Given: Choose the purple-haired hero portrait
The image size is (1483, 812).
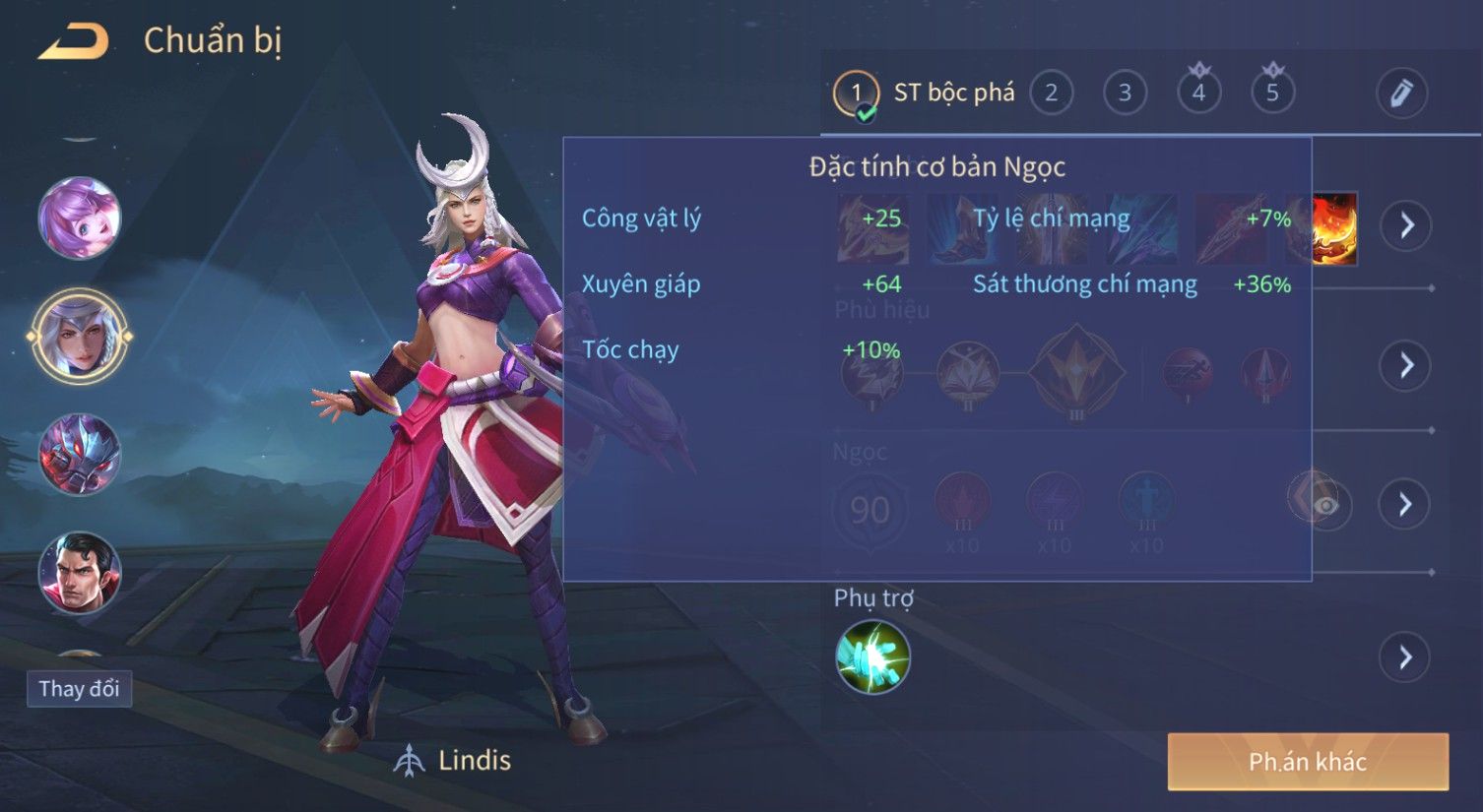Looking at the screenshot, I should pyautogui.click(x=79, y=219).
